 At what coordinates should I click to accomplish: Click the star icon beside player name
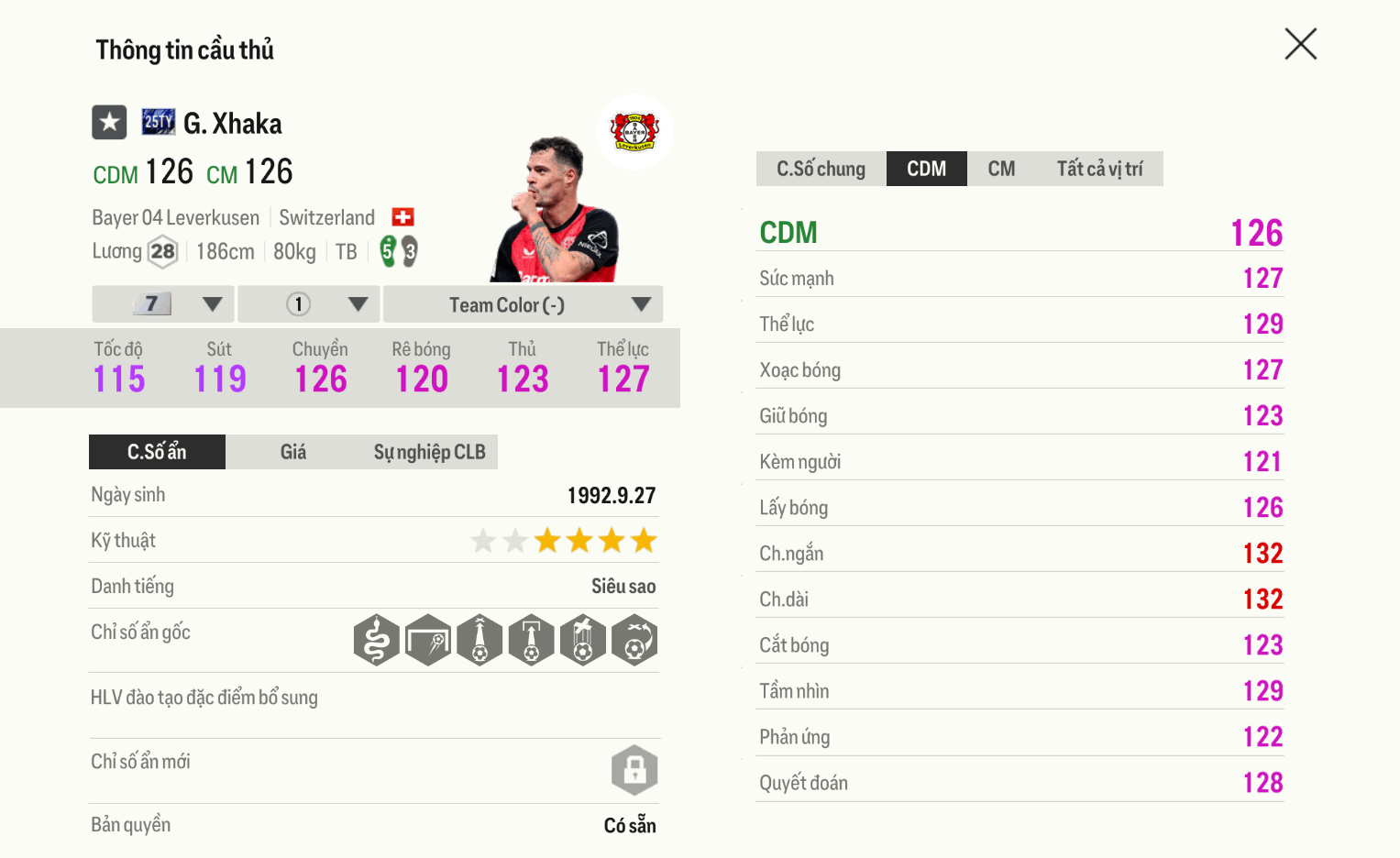(109, 121)
